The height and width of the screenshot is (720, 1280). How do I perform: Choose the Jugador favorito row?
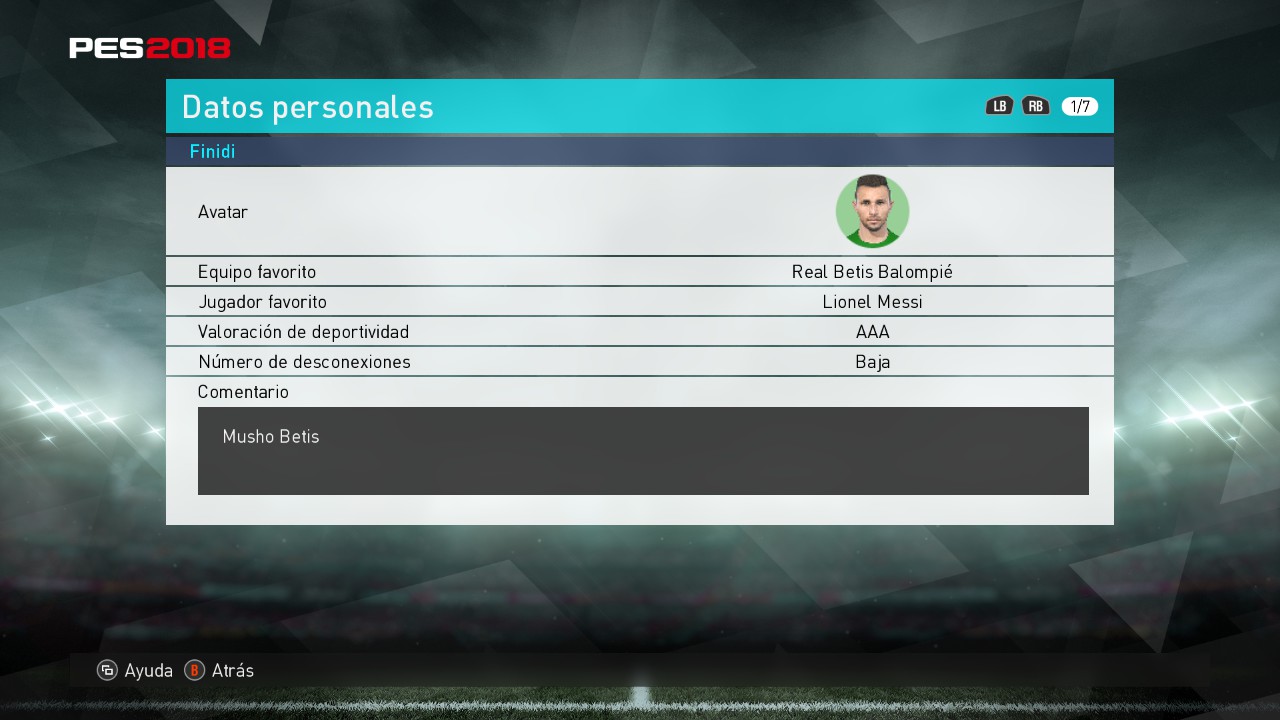(640, 302)
